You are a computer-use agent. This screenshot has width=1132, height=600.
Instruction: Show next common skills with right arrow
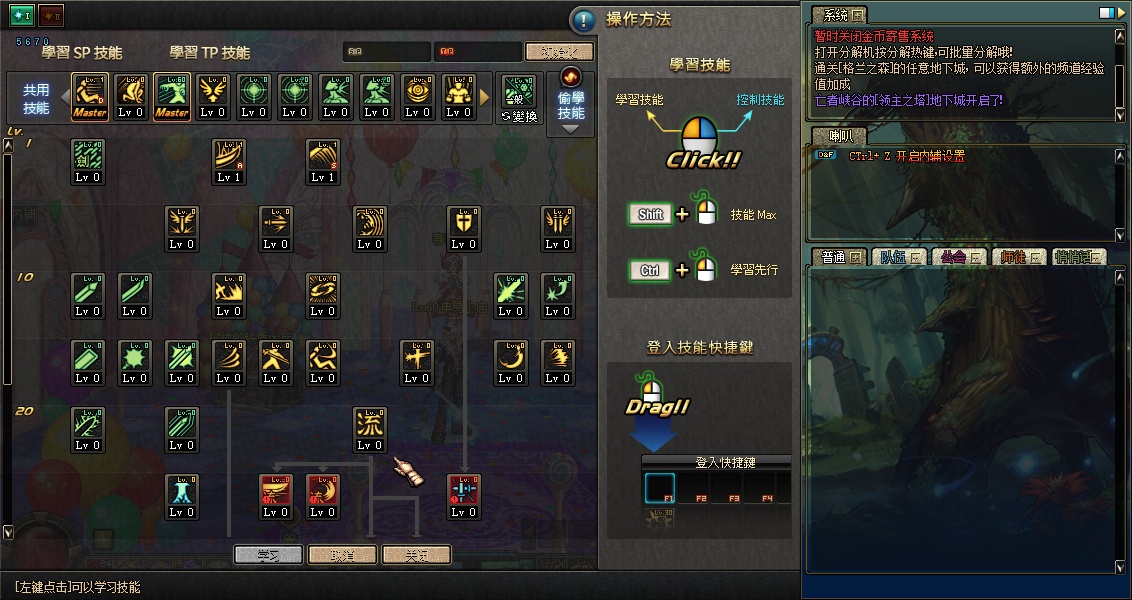[x=486, y=97]
